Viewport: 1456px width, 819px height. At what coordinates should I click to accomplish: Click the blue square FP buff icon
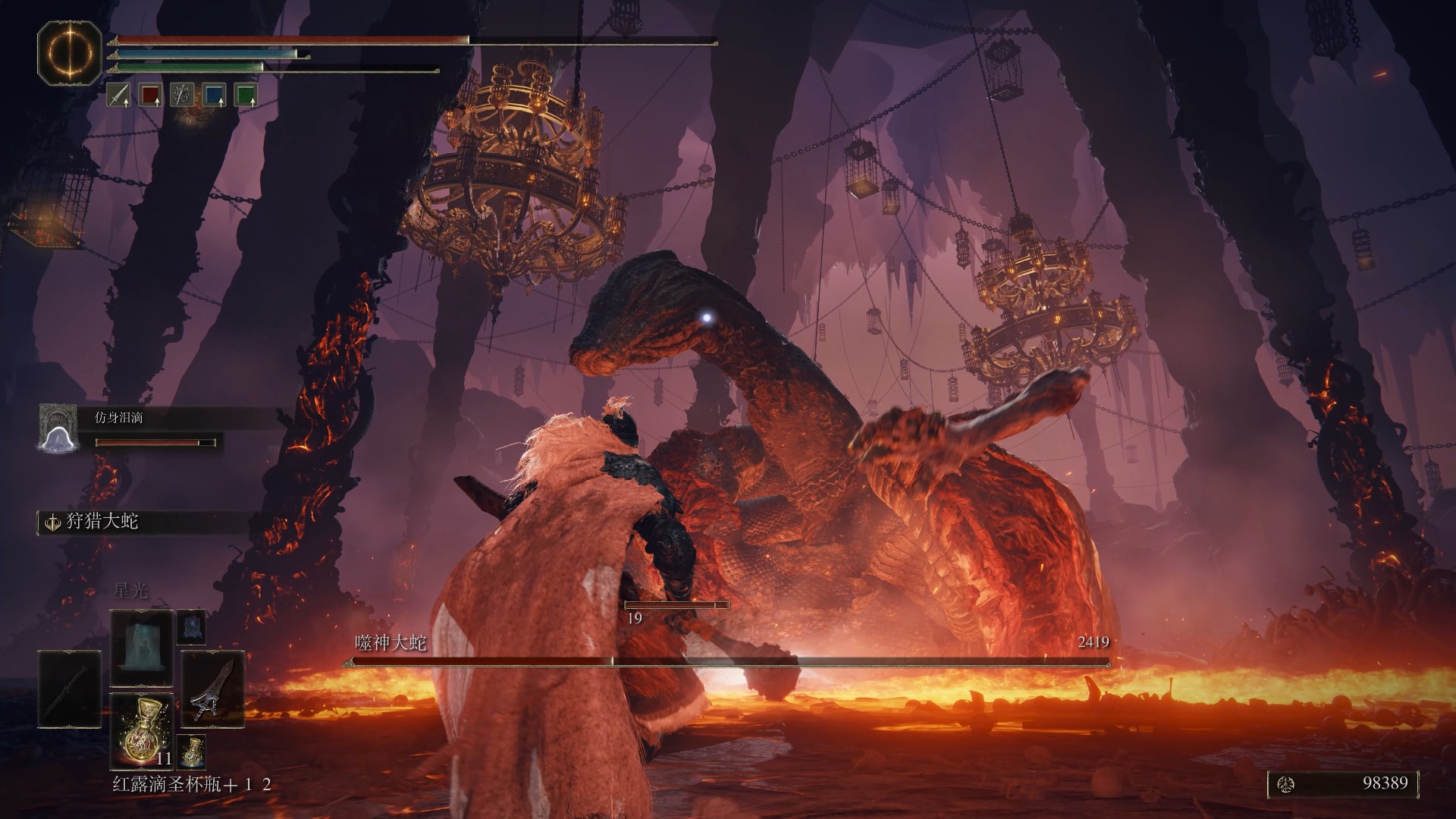point(214,95)
